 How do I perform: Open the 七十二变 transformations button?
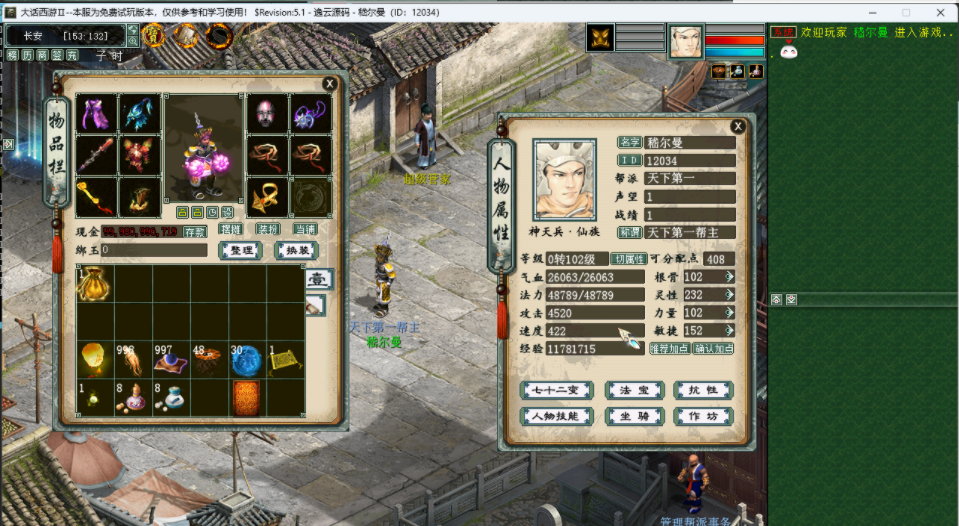tap(556, 390)
